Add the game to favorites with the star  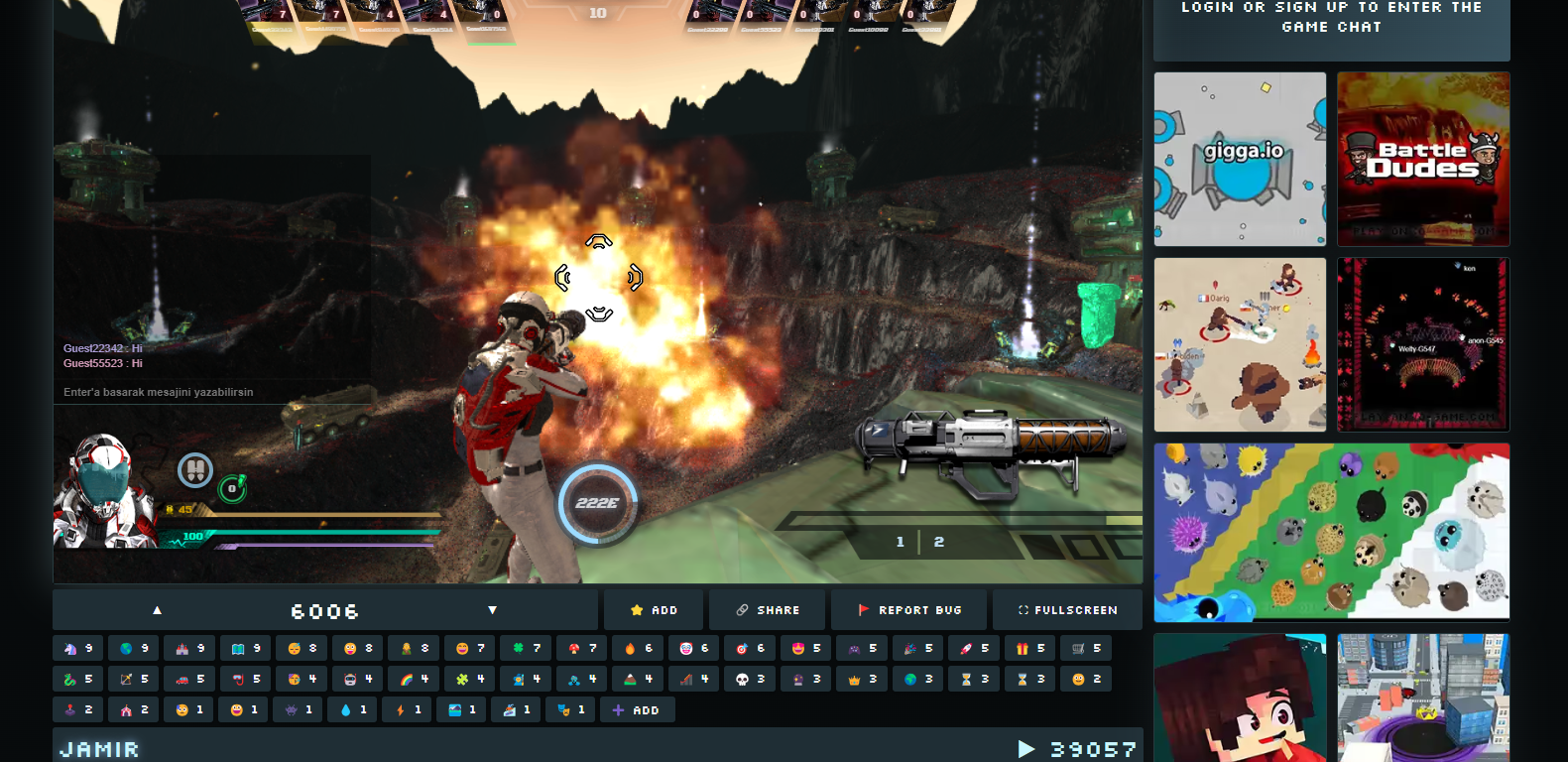(x=654, y=610)
